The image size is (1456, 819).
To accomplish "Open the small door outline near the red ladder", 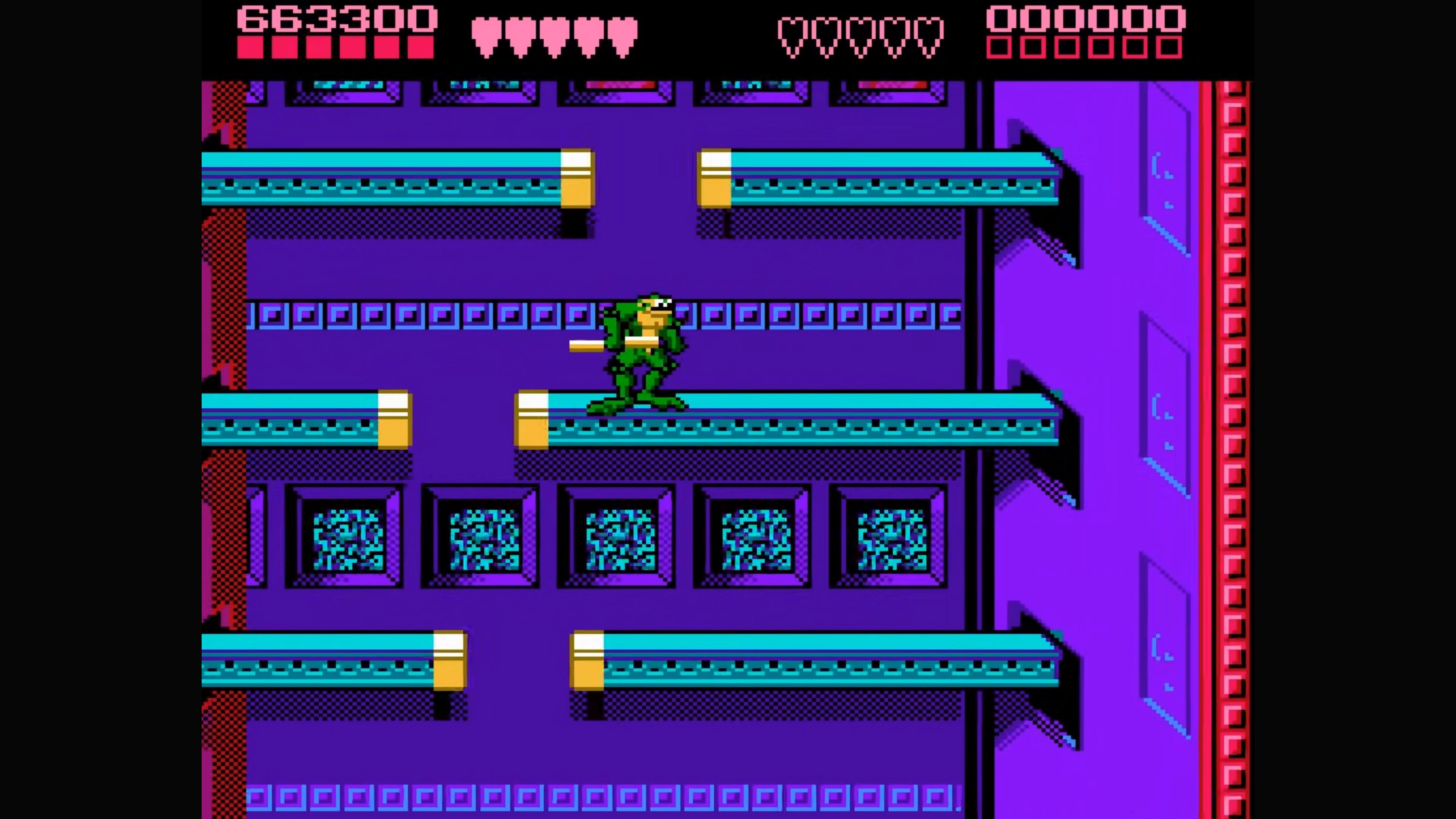I will [1164, 169].
